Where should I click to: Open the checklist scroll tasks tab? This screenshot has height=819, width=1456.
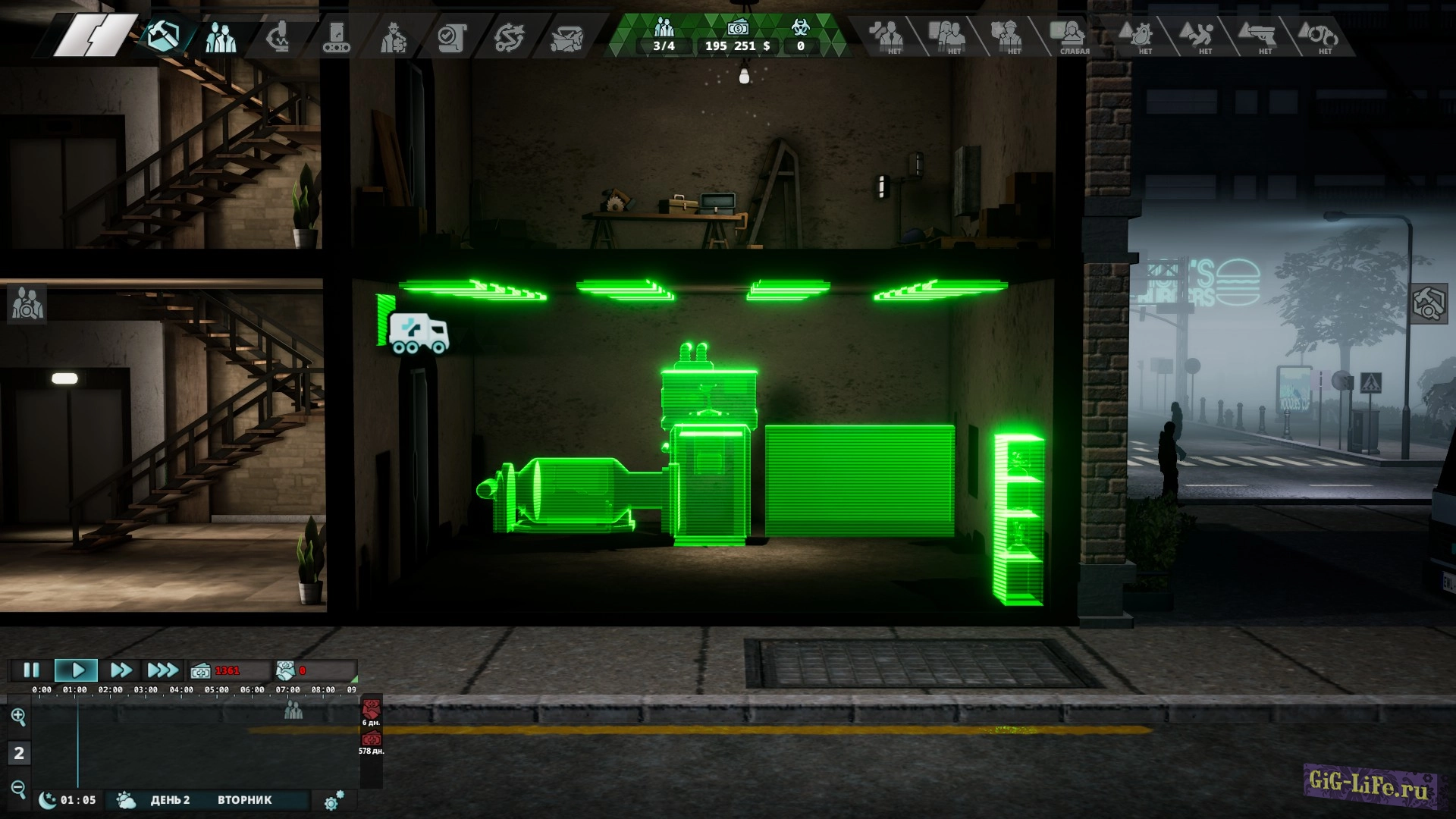pos(451,36)
